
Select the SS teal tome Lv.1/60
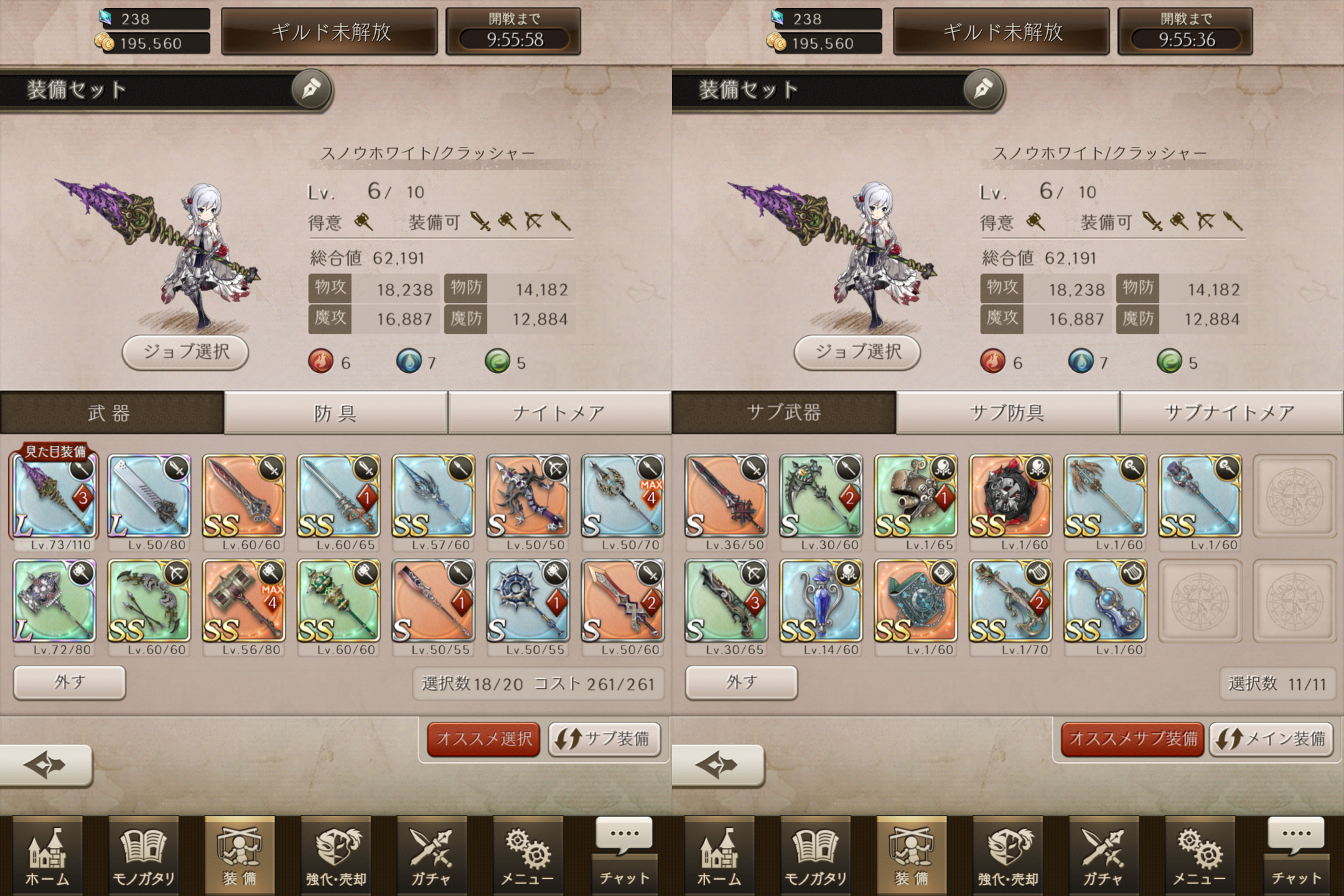915,600
